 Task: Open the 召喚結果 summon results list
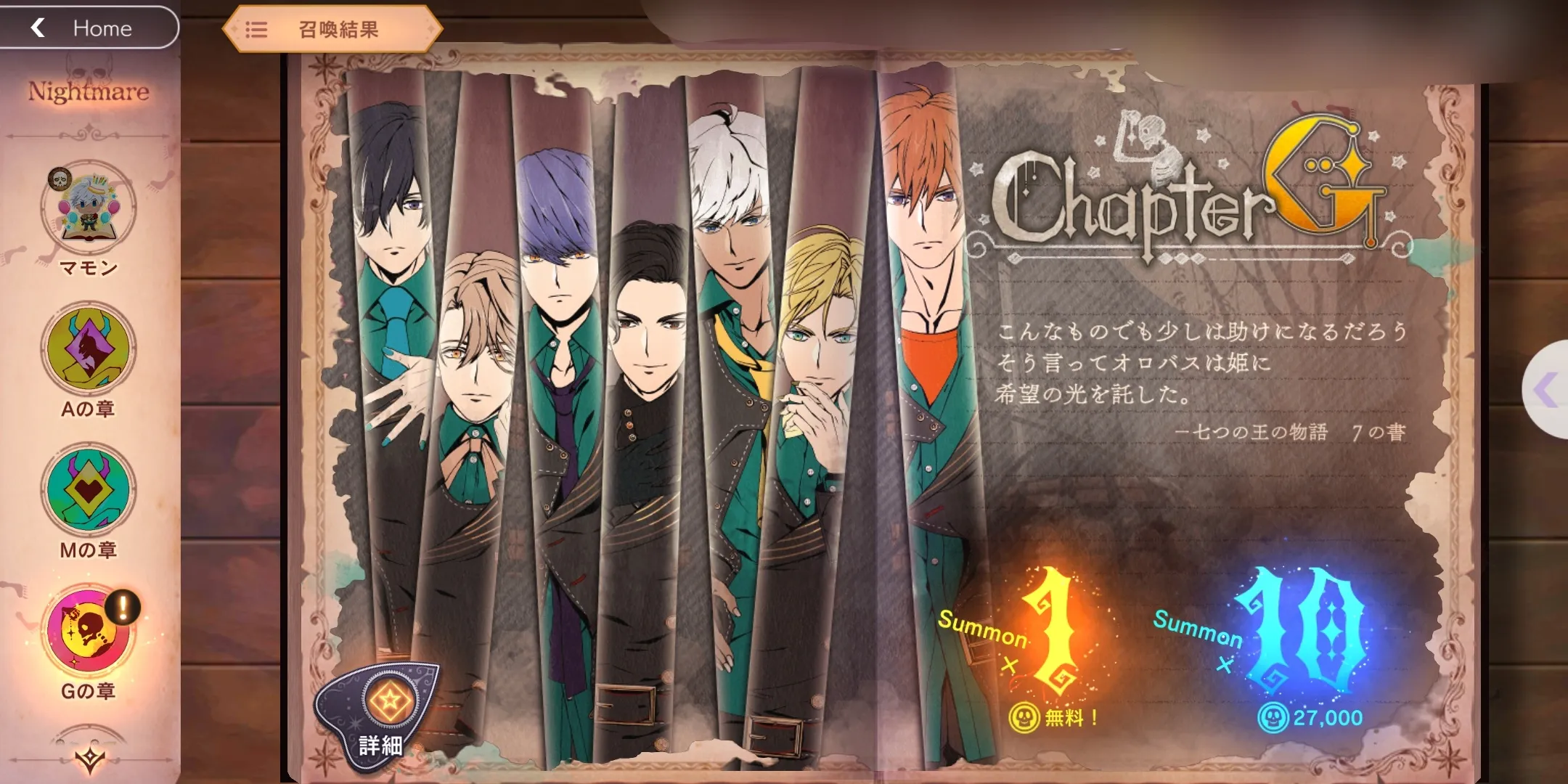click(x=332, y=30)
